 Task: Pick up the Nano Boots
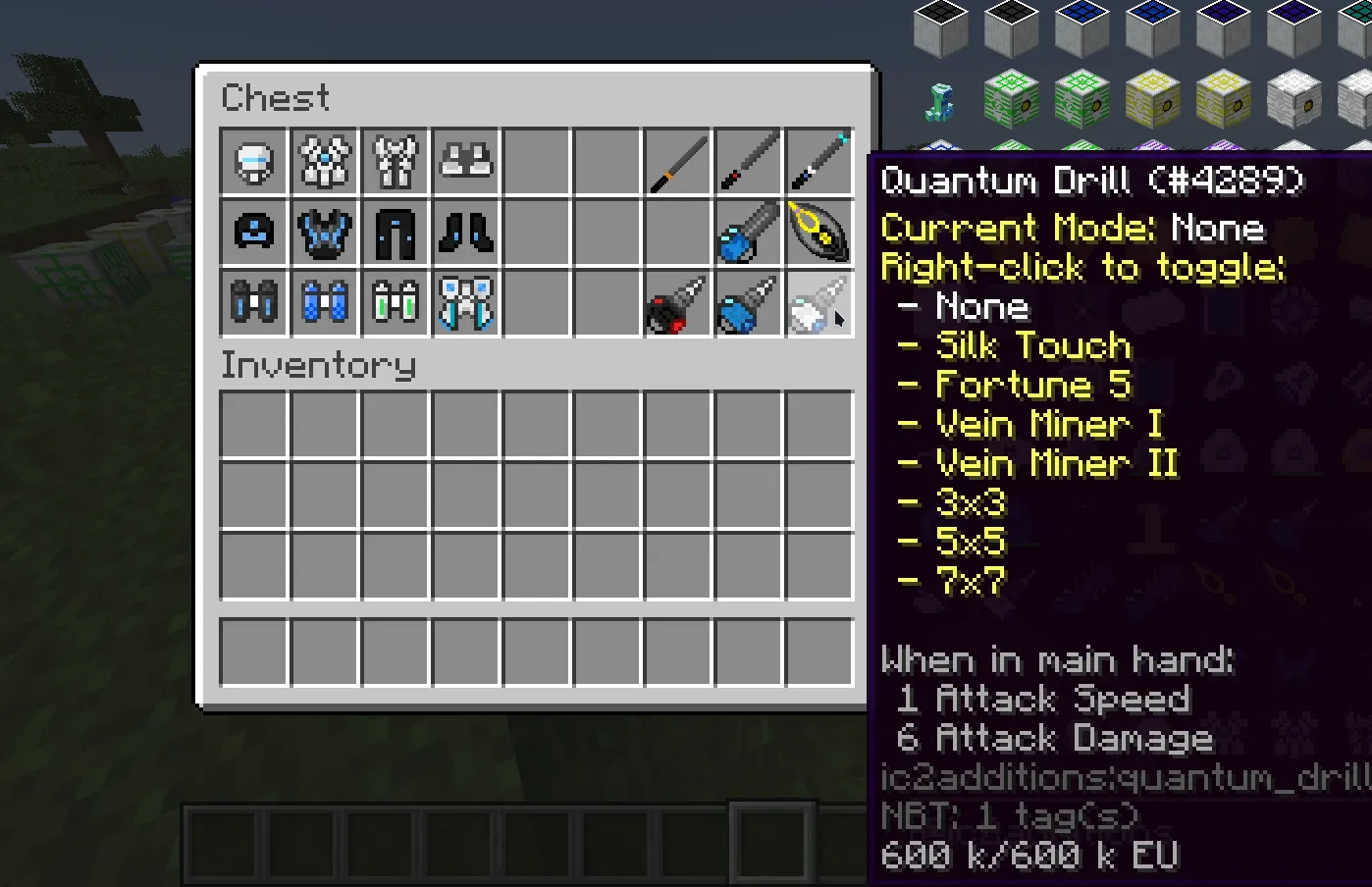pos(466,232)
